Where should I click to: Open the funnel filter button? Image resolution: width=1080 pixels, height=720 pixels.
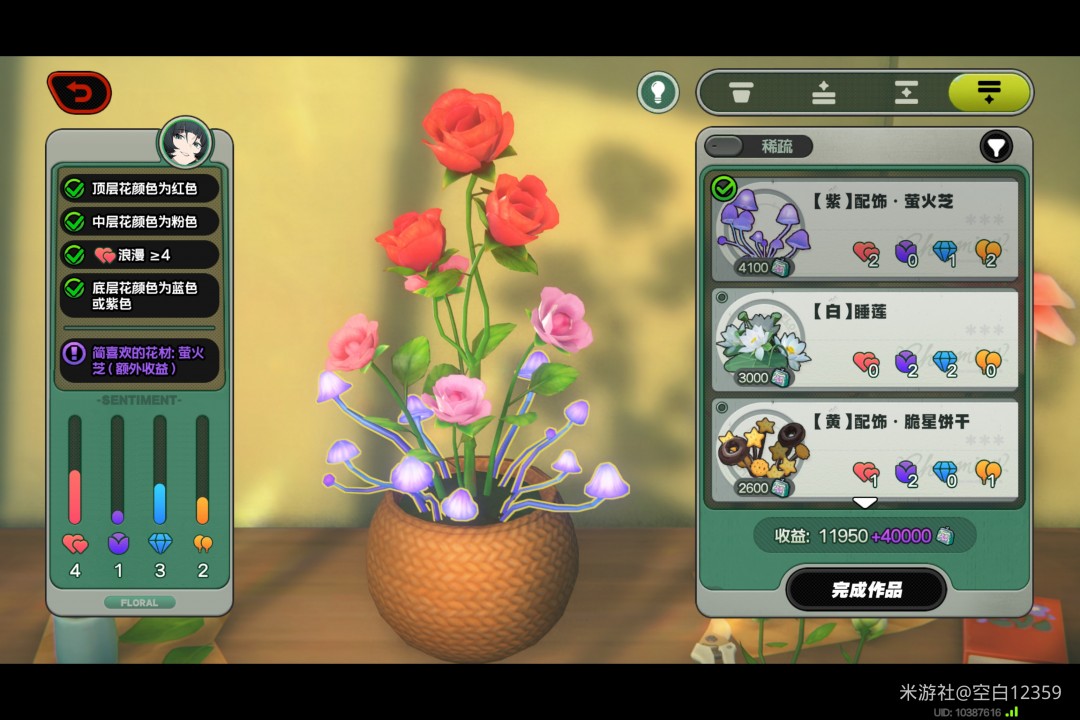[x=995, y=147]
